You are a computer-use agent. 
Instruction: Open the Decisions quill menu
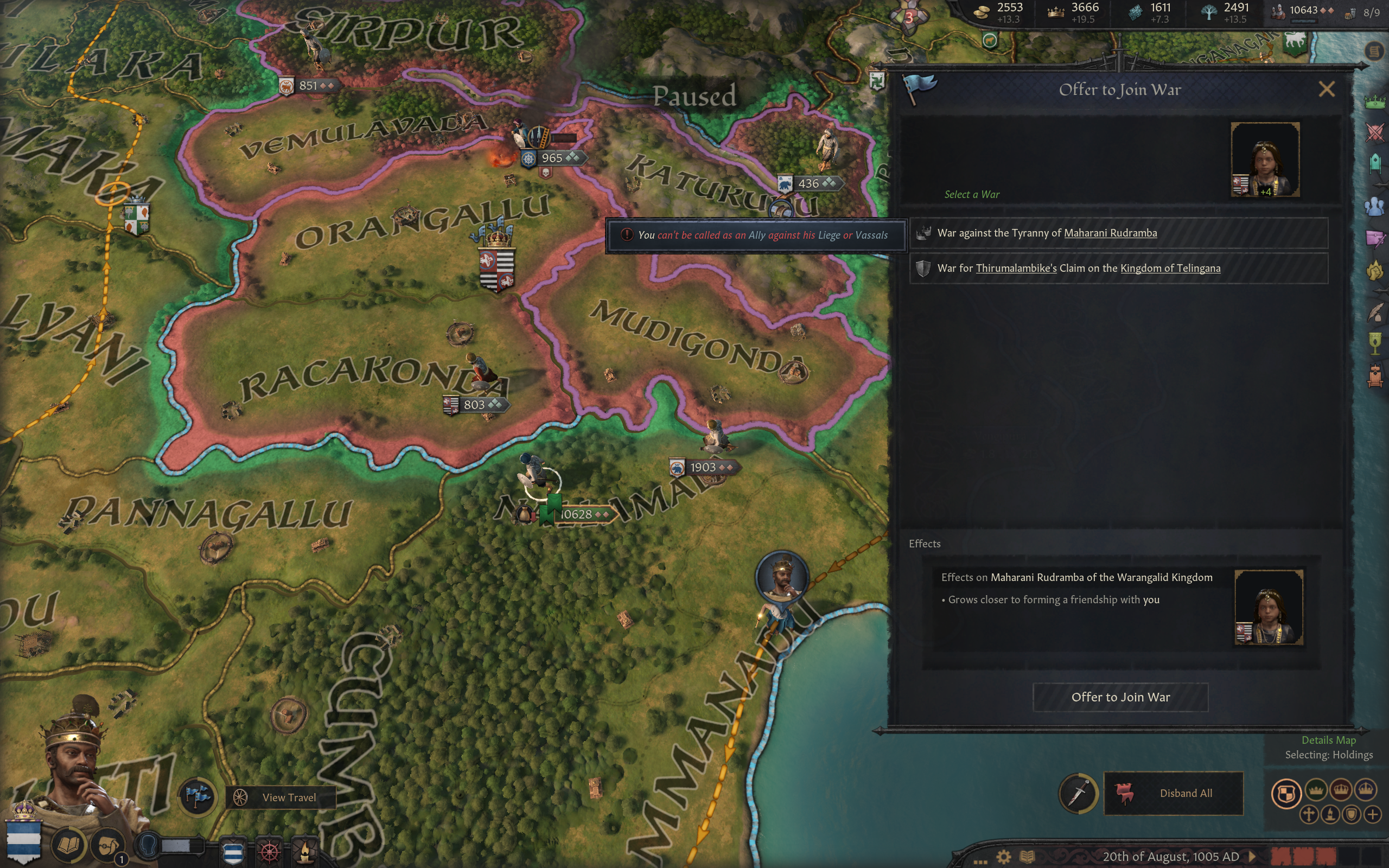1375,313
